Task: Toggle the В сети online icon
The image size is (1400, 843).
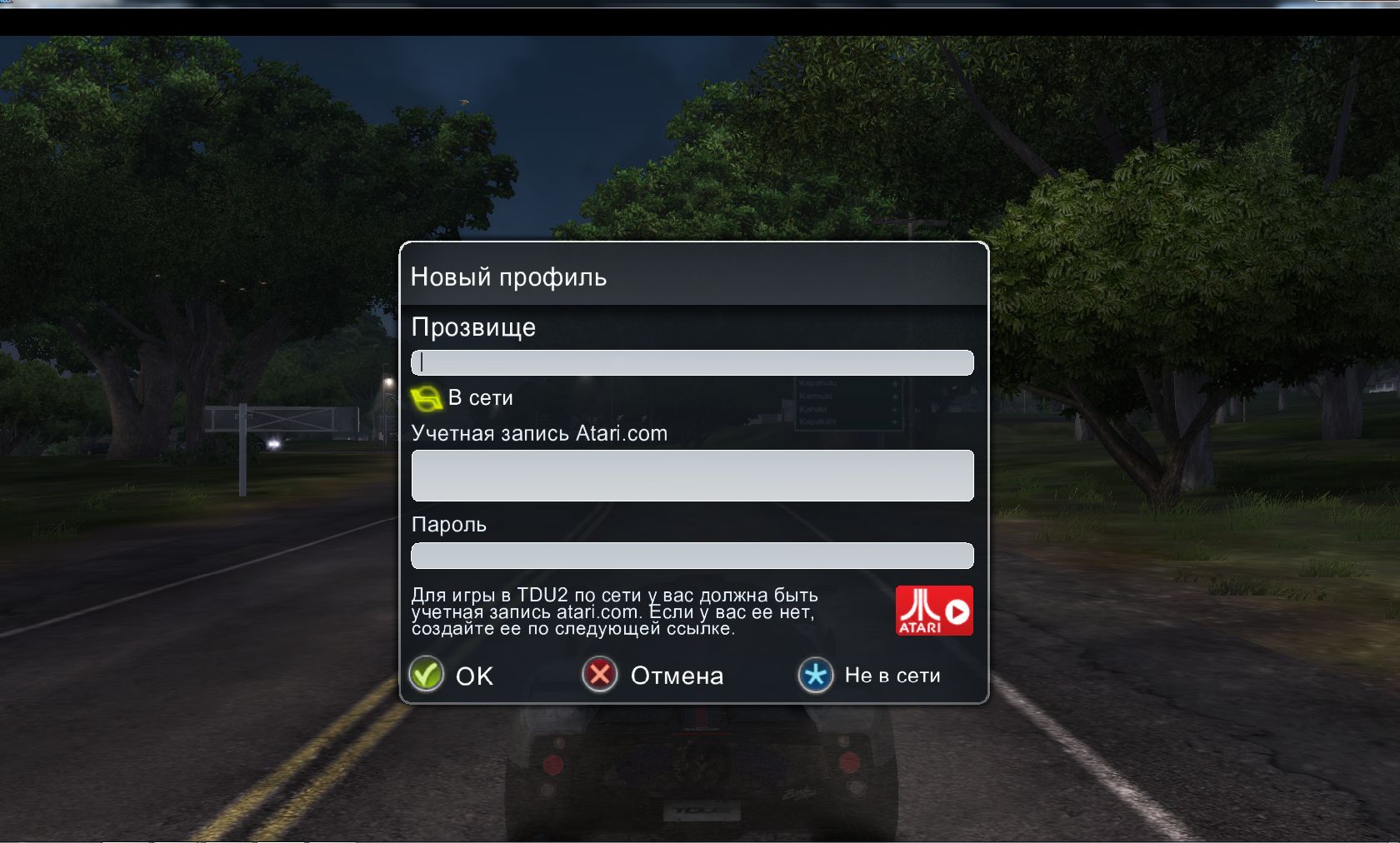Action: (427, 399)
